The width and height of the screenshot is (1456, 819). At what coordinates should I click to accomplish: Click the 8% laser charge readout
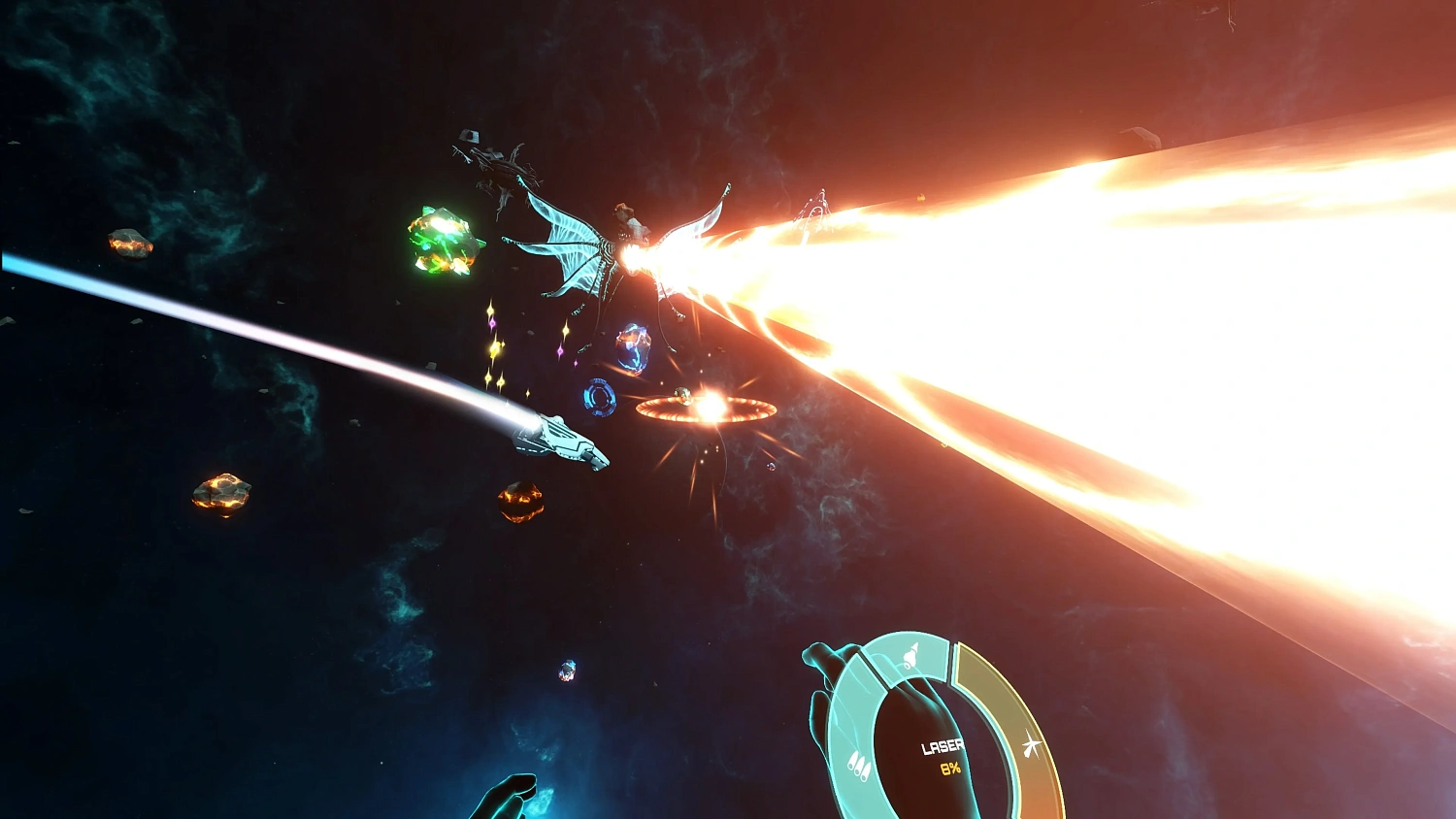point(949,768)
